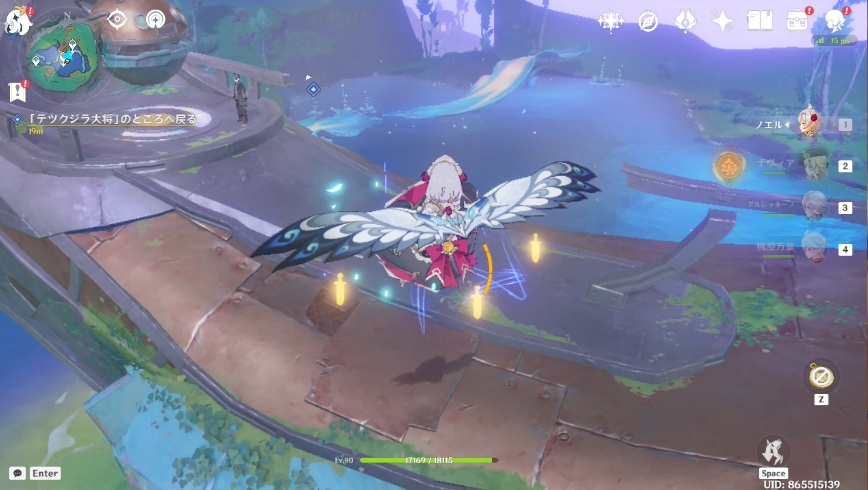868x490 pixels.
Task: Use the compass gadget above Z
Action: point(820,376)
